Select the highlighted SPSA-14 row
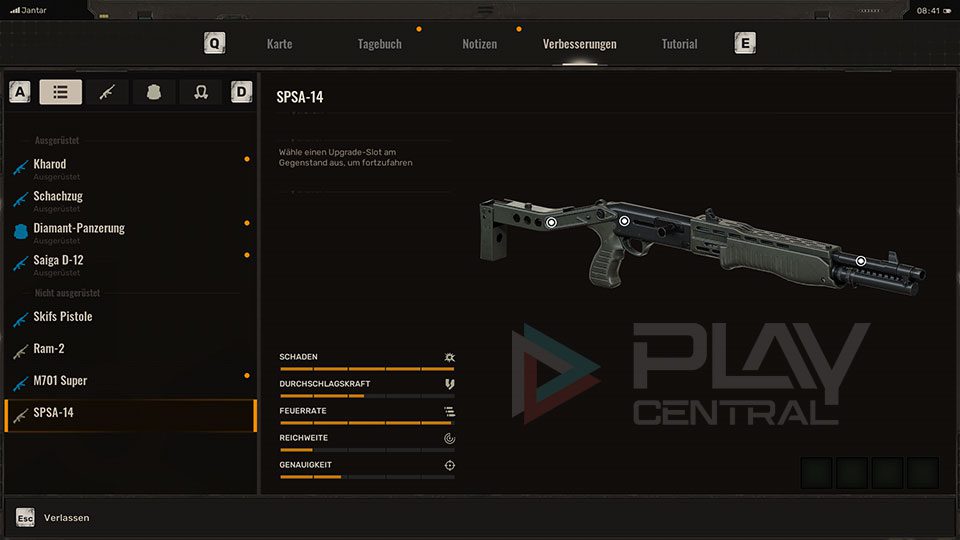 [x=130, y=413]
